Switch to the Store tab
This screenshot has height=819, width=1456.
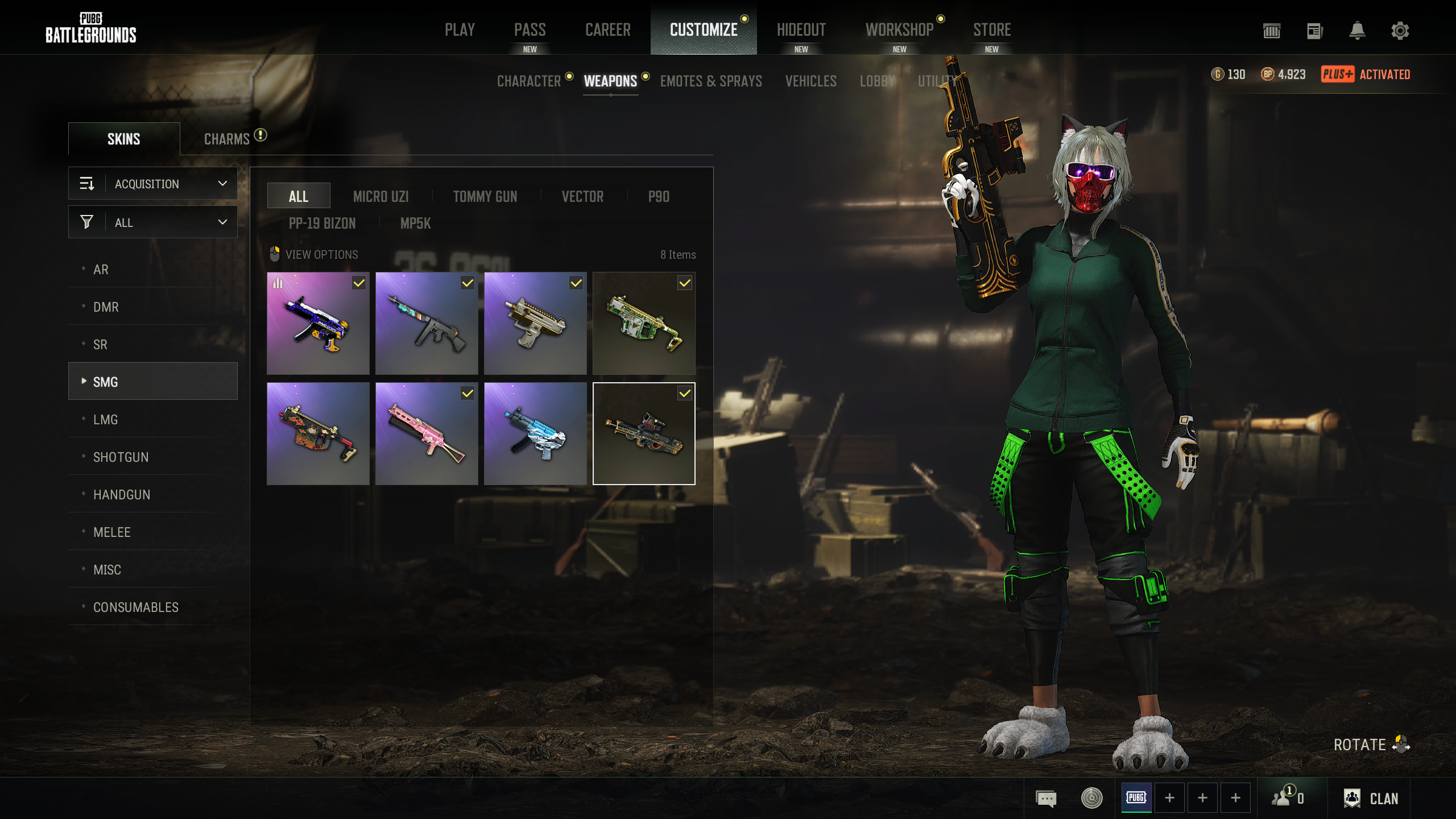pos(991,30)
